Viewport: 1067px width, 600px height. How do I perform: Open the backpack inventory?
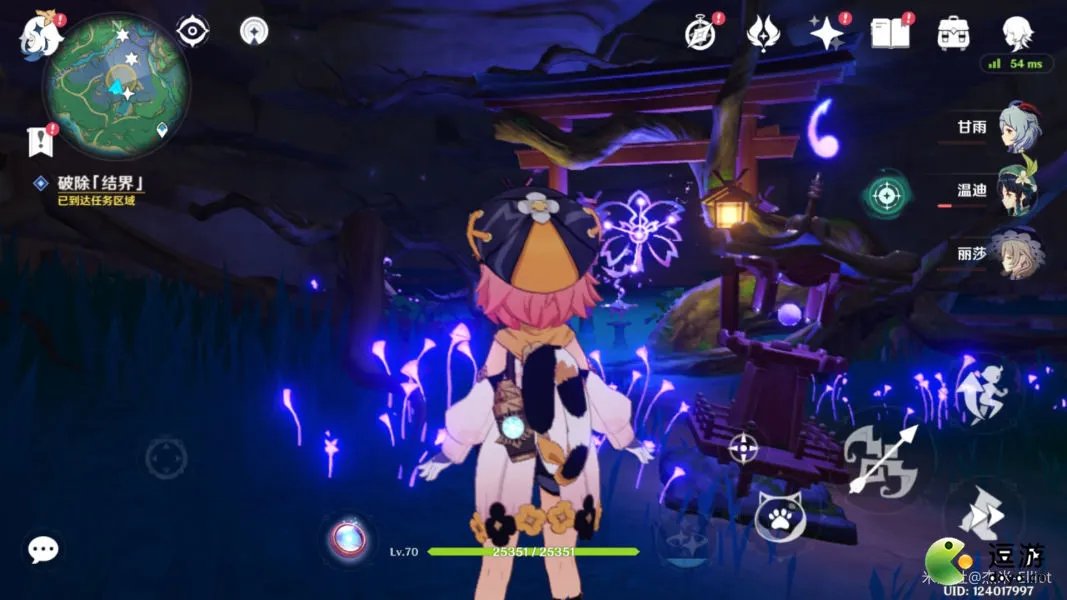953,33
